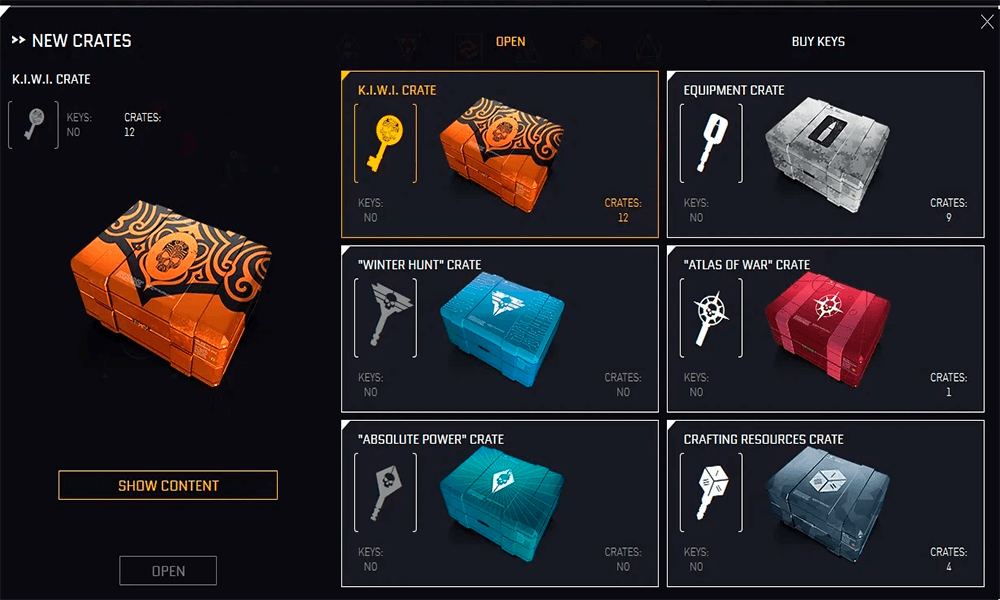Choose the "Winter Hunt" Crate tile
Screen dimensions: 1000x600
(500, 329)
